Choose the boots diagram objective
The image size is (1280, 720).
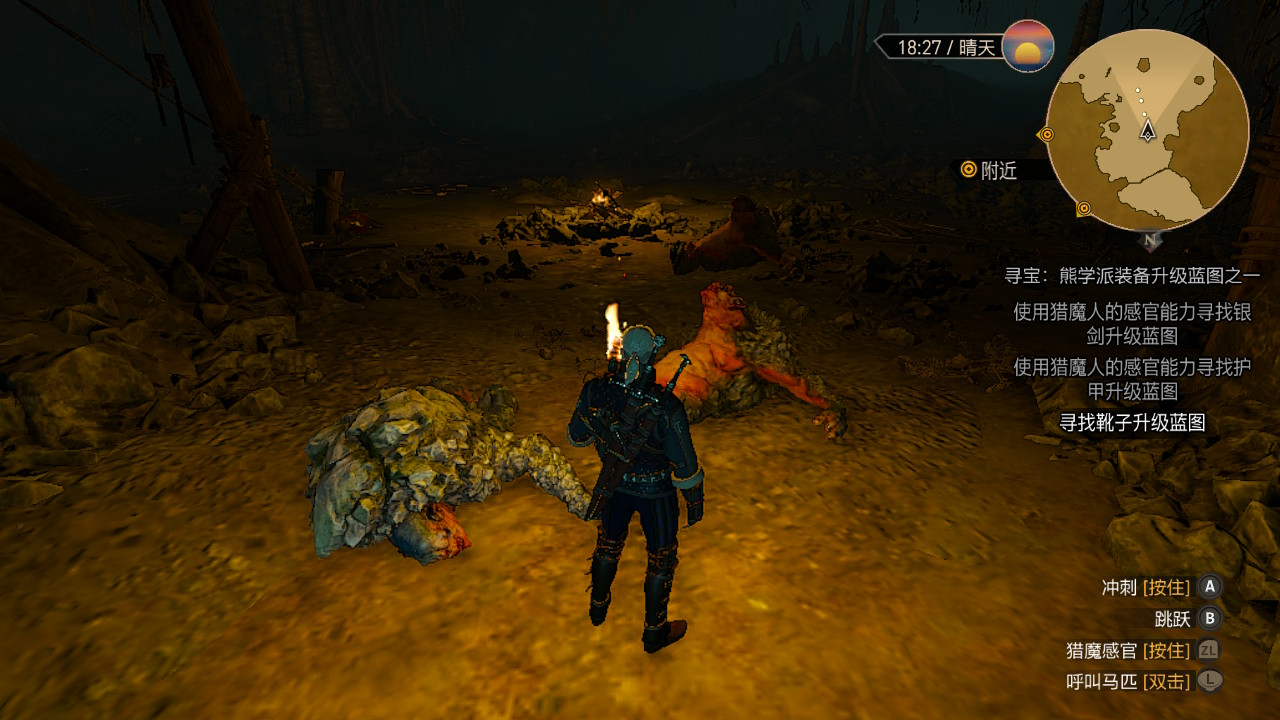click(x=1132, y=423)
